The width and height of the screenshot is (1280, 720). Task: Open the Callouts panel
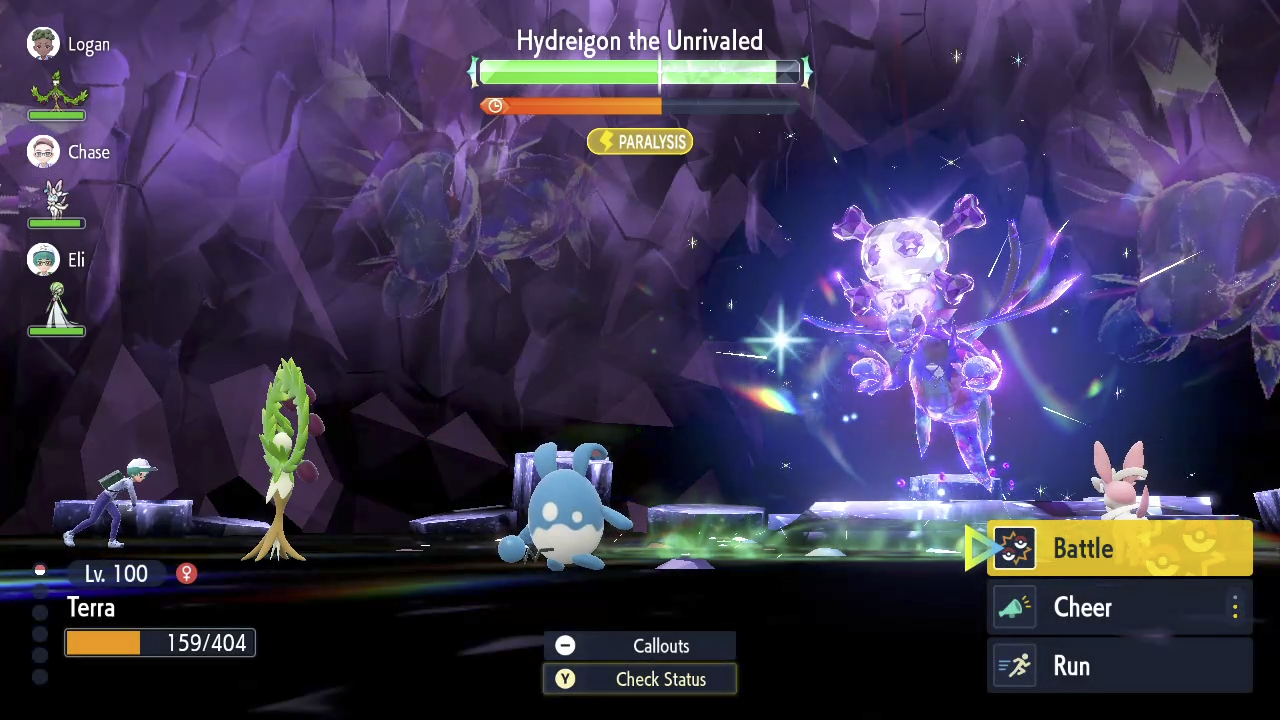click(640, 646)
